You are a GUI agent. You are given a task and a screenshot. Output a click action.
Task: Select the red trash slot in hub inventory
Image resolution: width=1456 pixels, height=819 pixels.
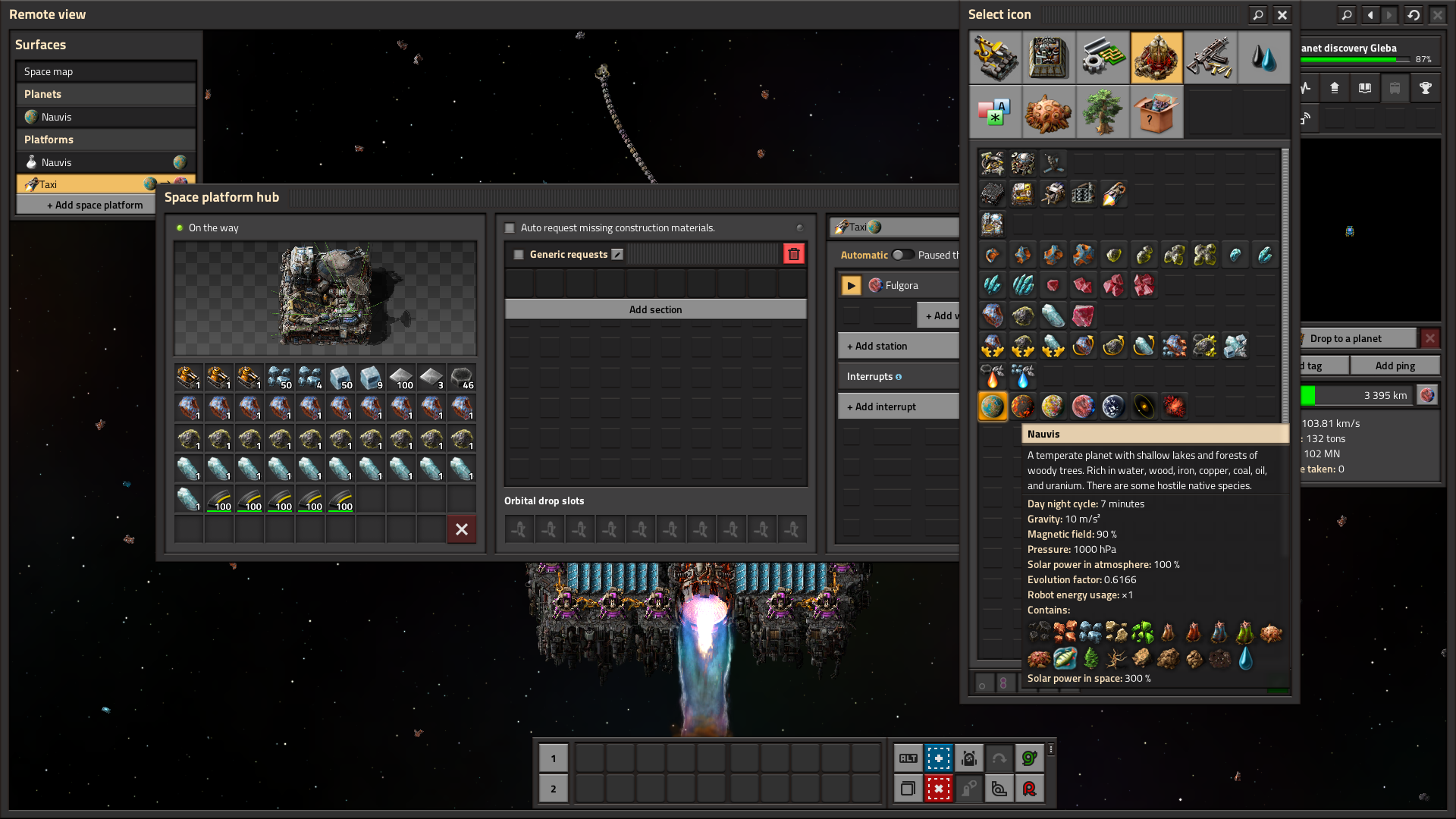[x=462, y=529]
